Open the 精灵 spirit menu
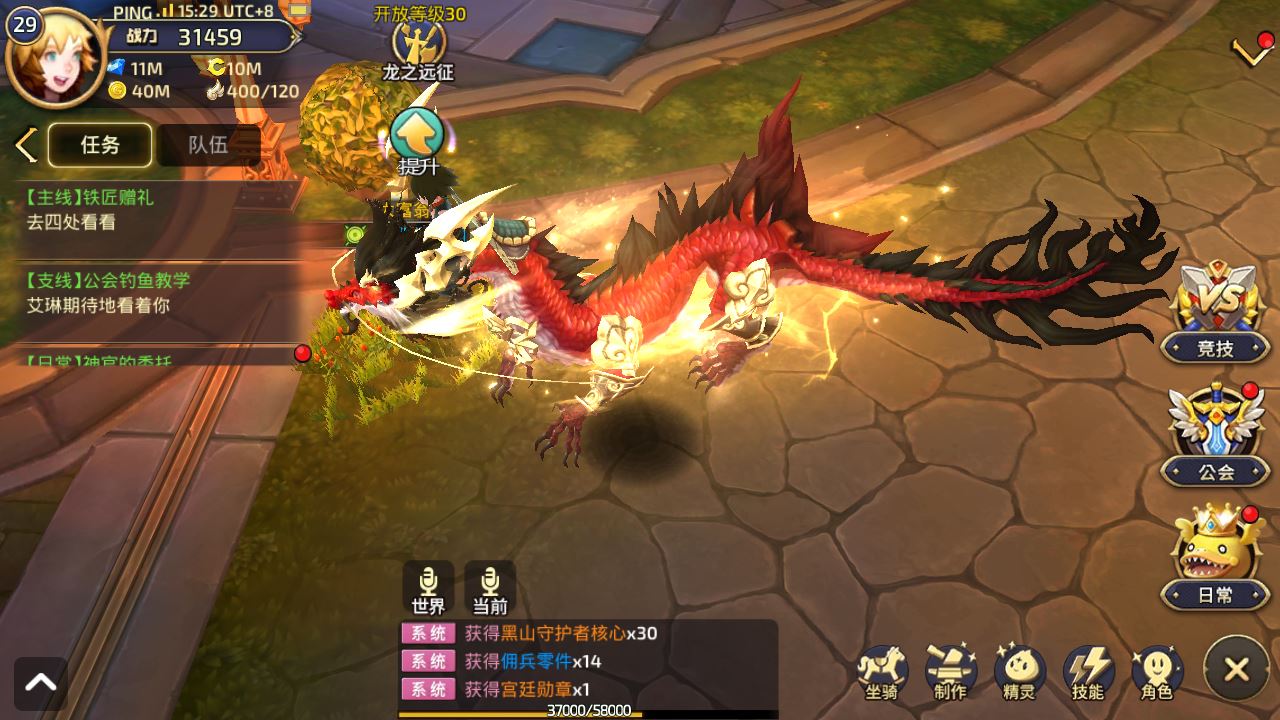 (x=1019, y=670)
